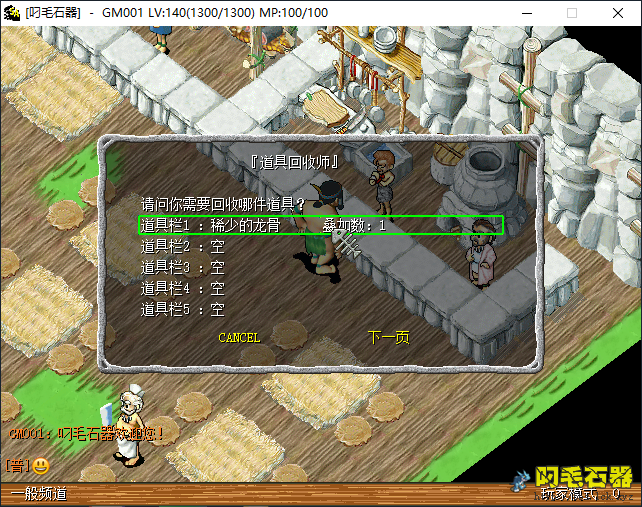Image resolution: width=642 pixels, height=507 pixels.
Task: Minimize the game window
Action: 526,13
